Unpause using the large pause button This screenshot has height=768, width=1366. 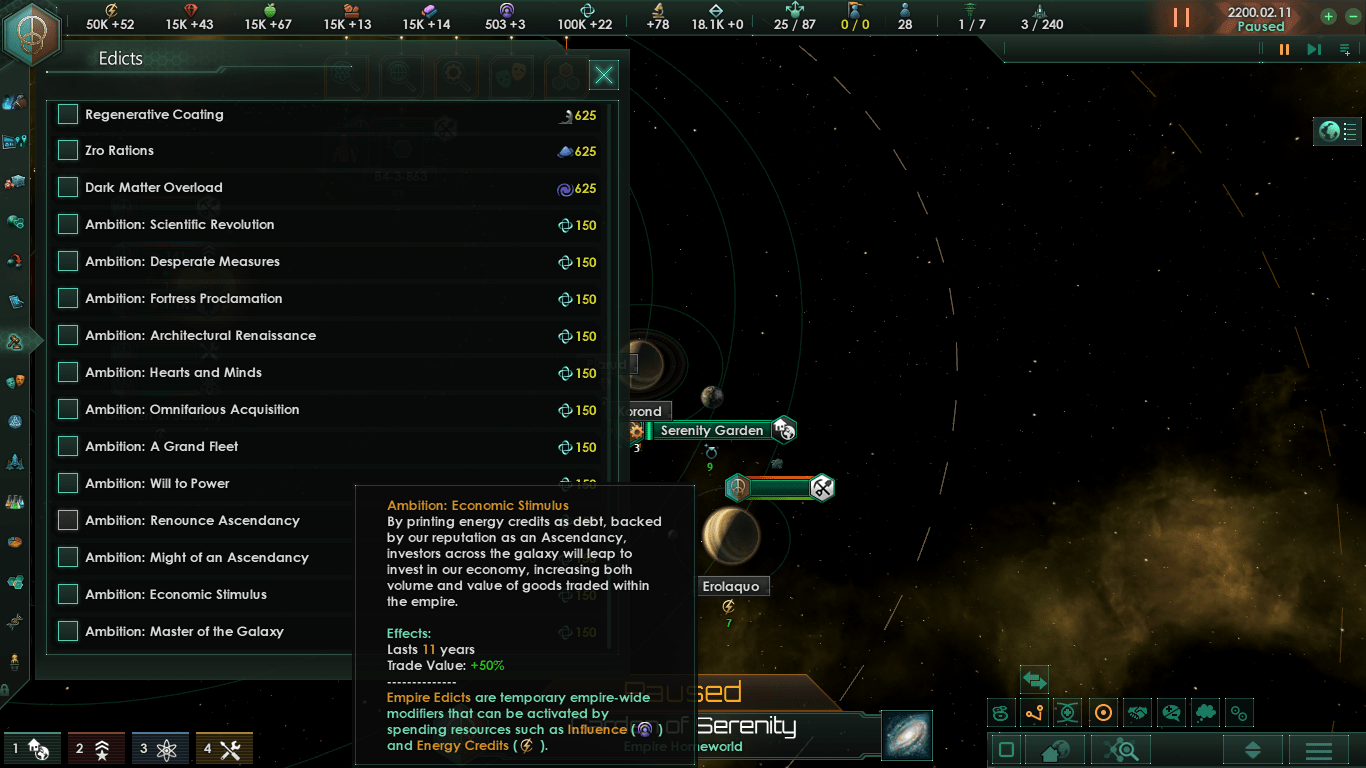pos(1181,18)
